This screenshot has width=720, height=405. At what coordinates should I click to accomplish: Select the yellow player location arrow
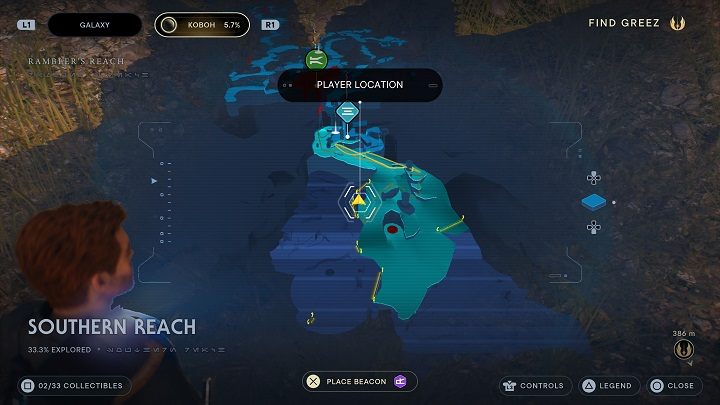pos(358,200)
